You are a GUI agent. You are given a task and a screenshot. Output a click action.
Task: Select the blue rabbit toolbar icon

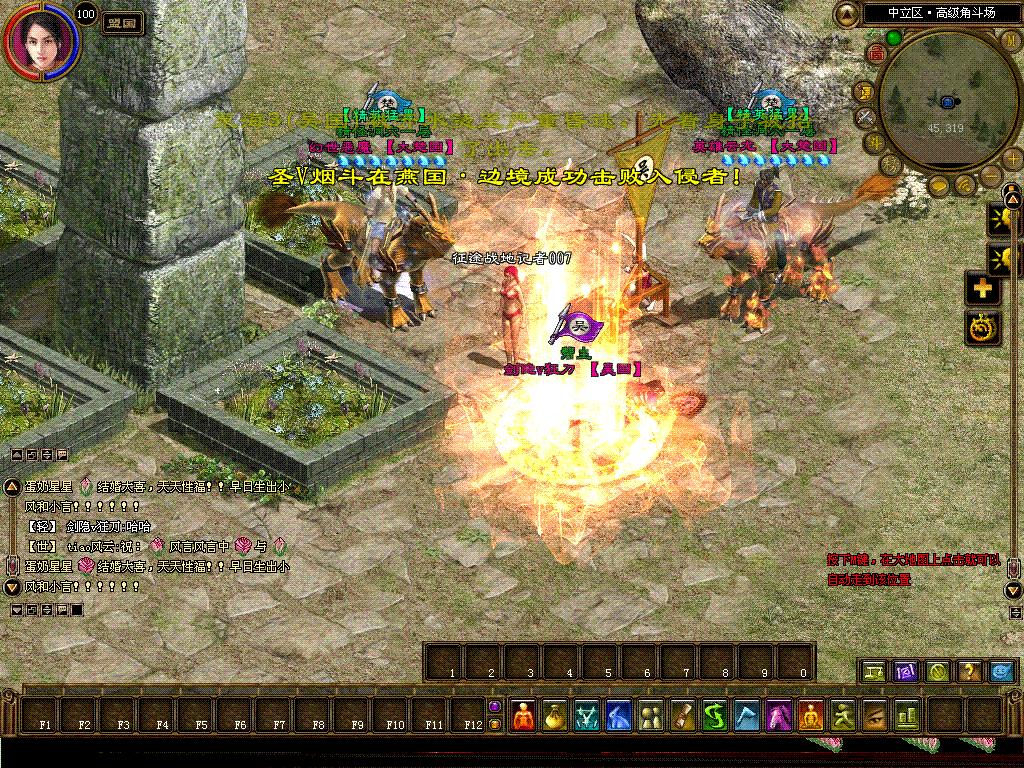pos(619,715)
